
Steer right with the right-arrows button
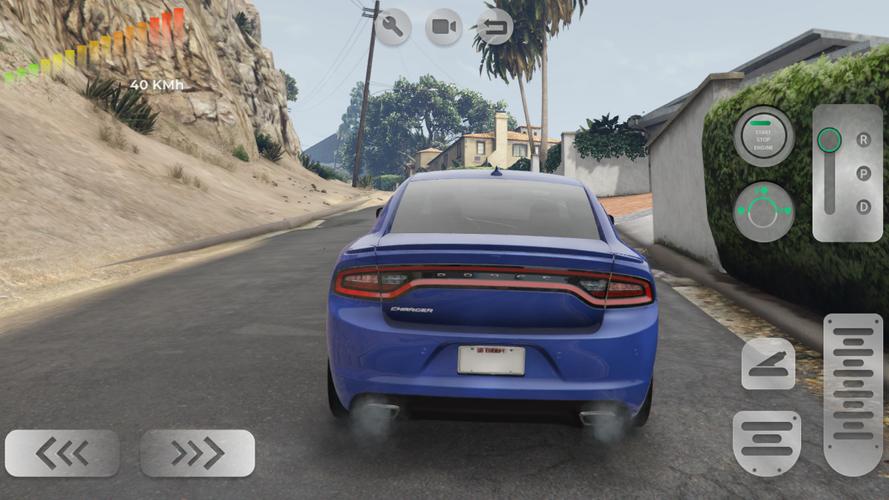(197, 453)
